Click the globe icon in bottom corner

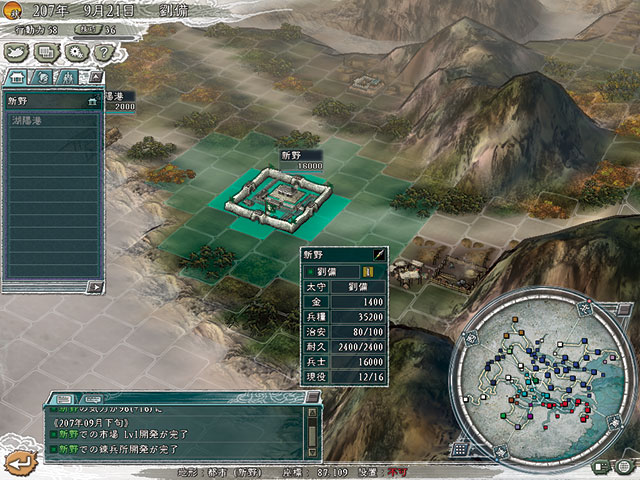pos(623,465)
